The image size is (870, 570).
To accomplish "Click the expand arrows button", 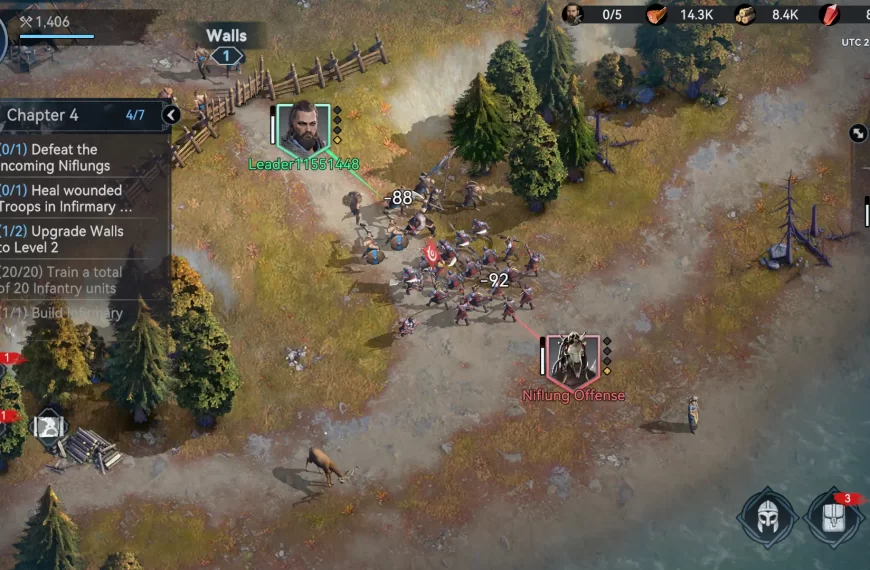I will point(858,132).
